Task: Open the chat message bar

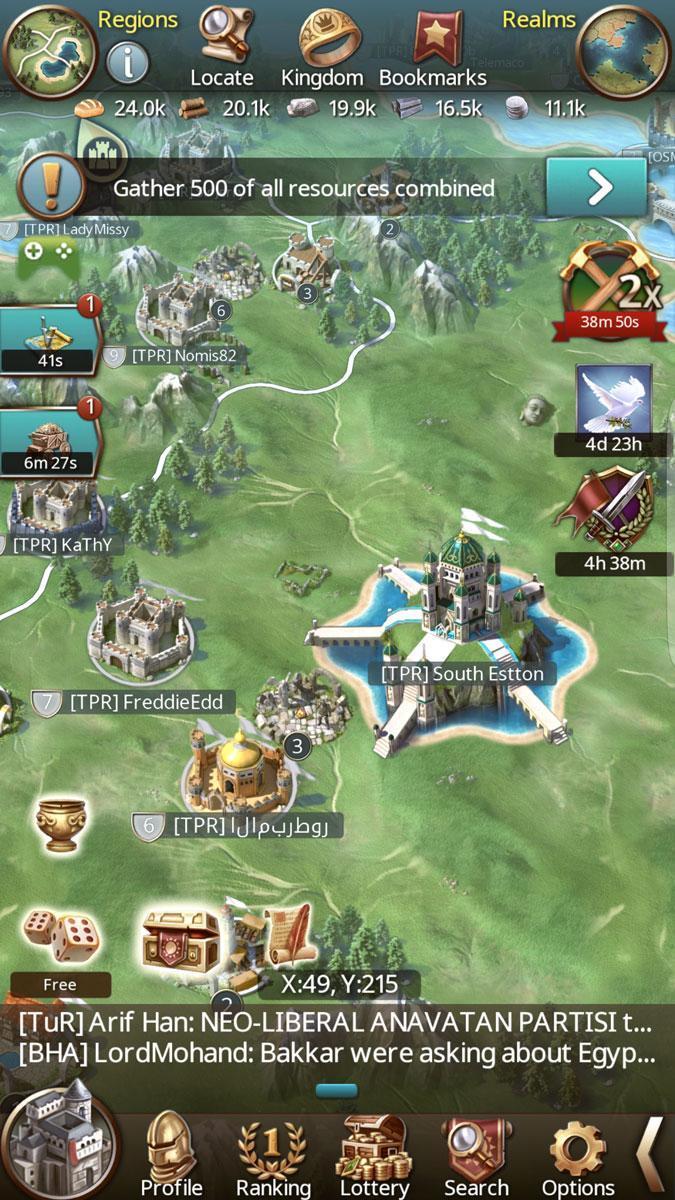Action: point(337,1039)
